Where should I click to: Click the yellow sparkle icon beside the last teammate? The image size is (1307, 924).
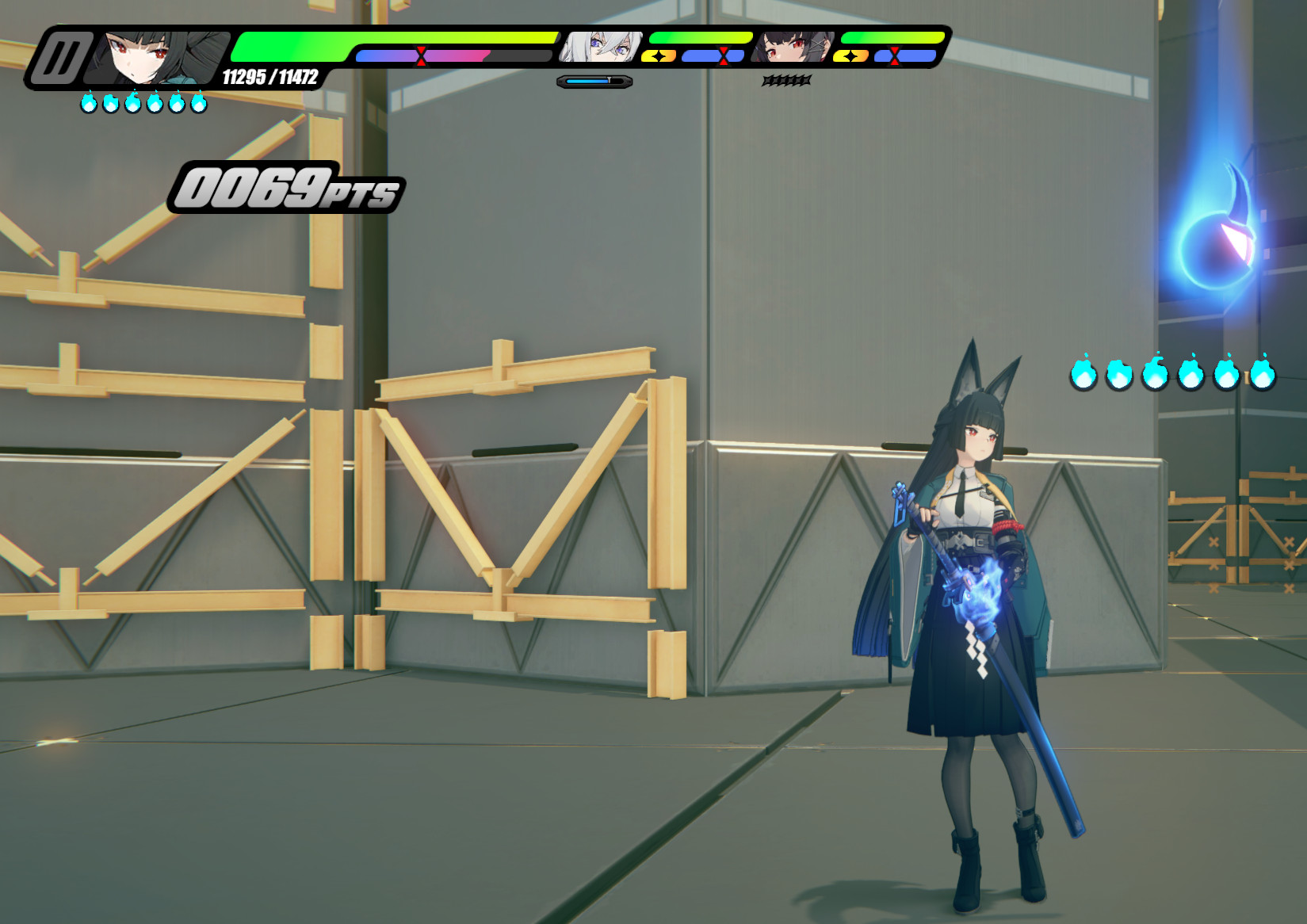coord(850,56)
